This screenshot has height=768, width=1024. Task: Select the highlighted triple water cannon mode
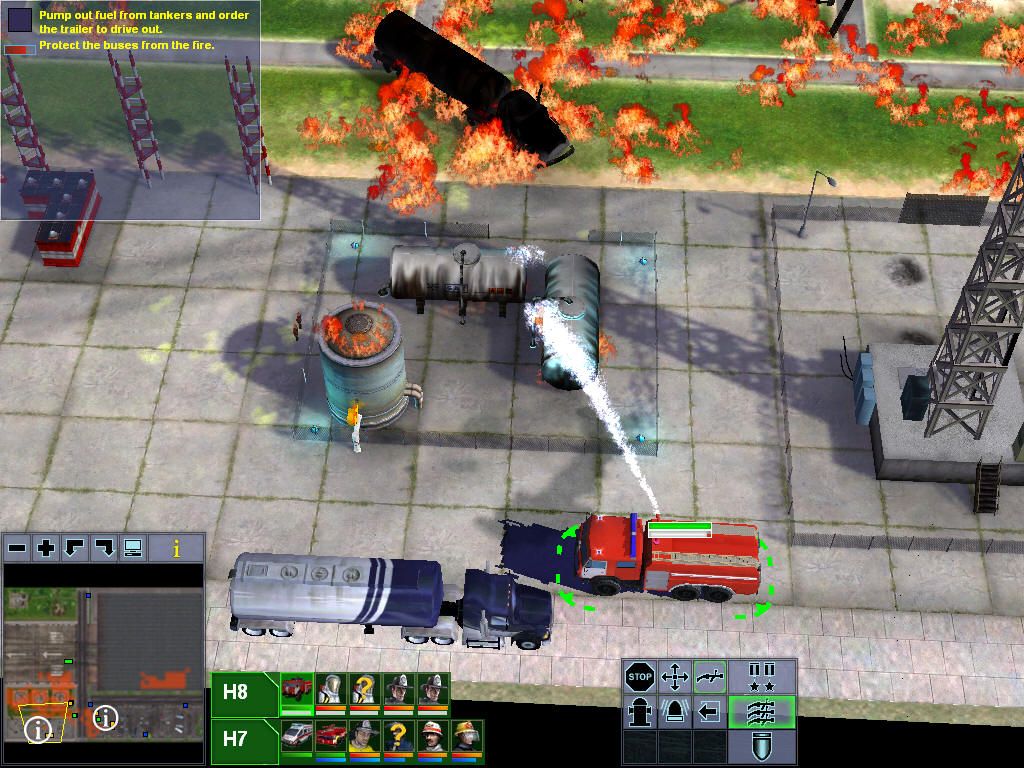(x=763, y=712)
